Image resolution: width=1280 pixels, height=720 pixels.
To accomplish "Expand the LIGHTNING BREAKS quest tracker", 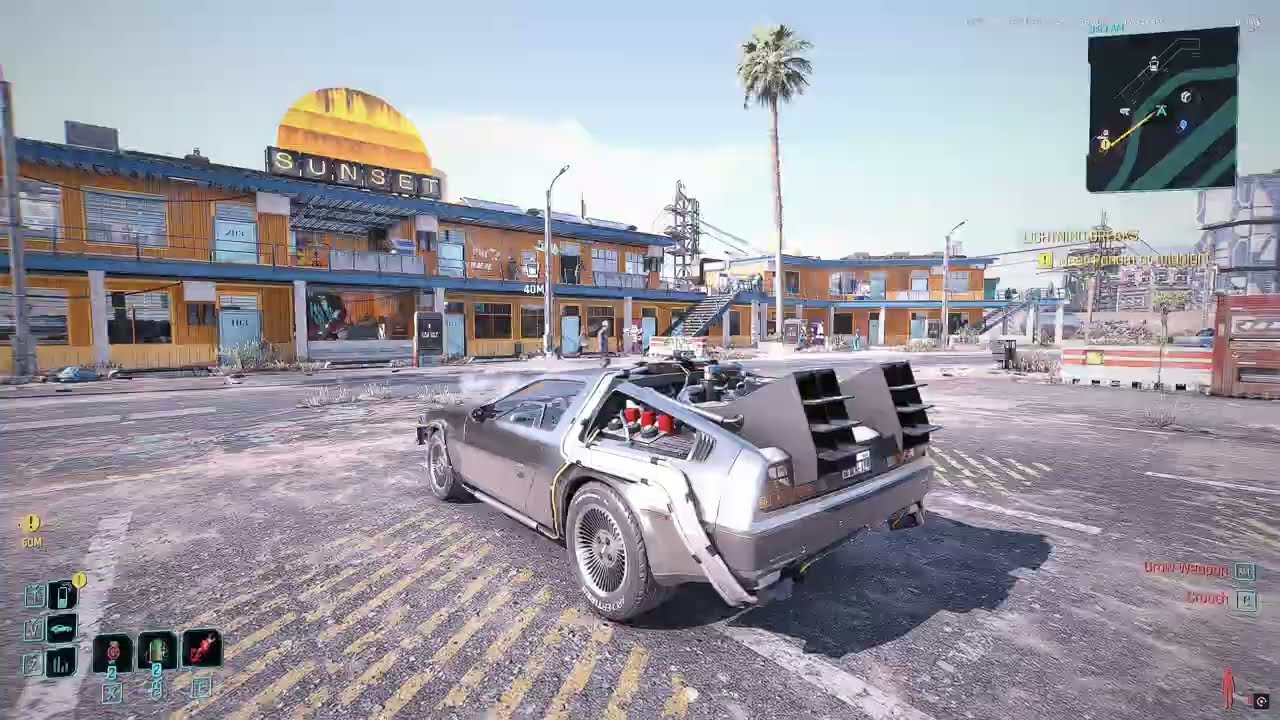I will click(1080, 238).
